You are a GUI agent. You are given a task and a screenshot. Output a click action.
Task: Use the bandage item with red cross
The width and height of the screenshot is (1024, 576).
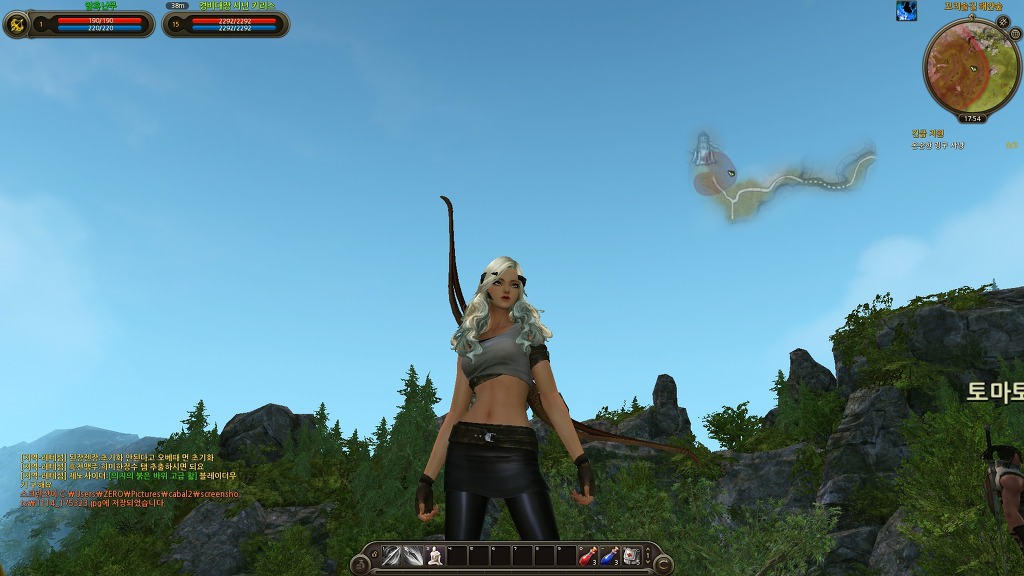632,557
